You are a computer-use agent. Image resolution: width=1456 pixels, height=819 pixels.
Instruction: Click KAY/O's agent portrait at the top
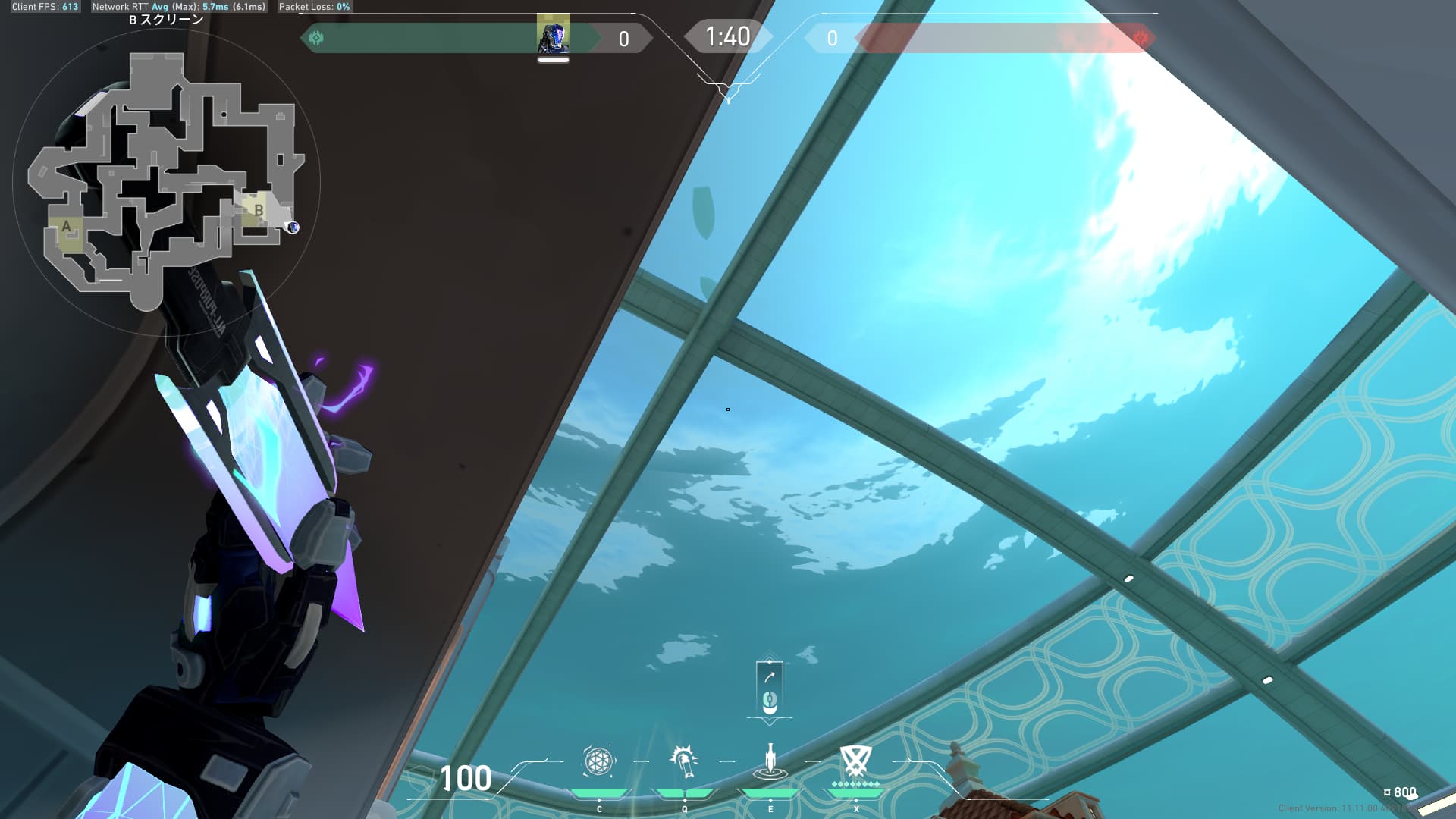click(554, 33)
